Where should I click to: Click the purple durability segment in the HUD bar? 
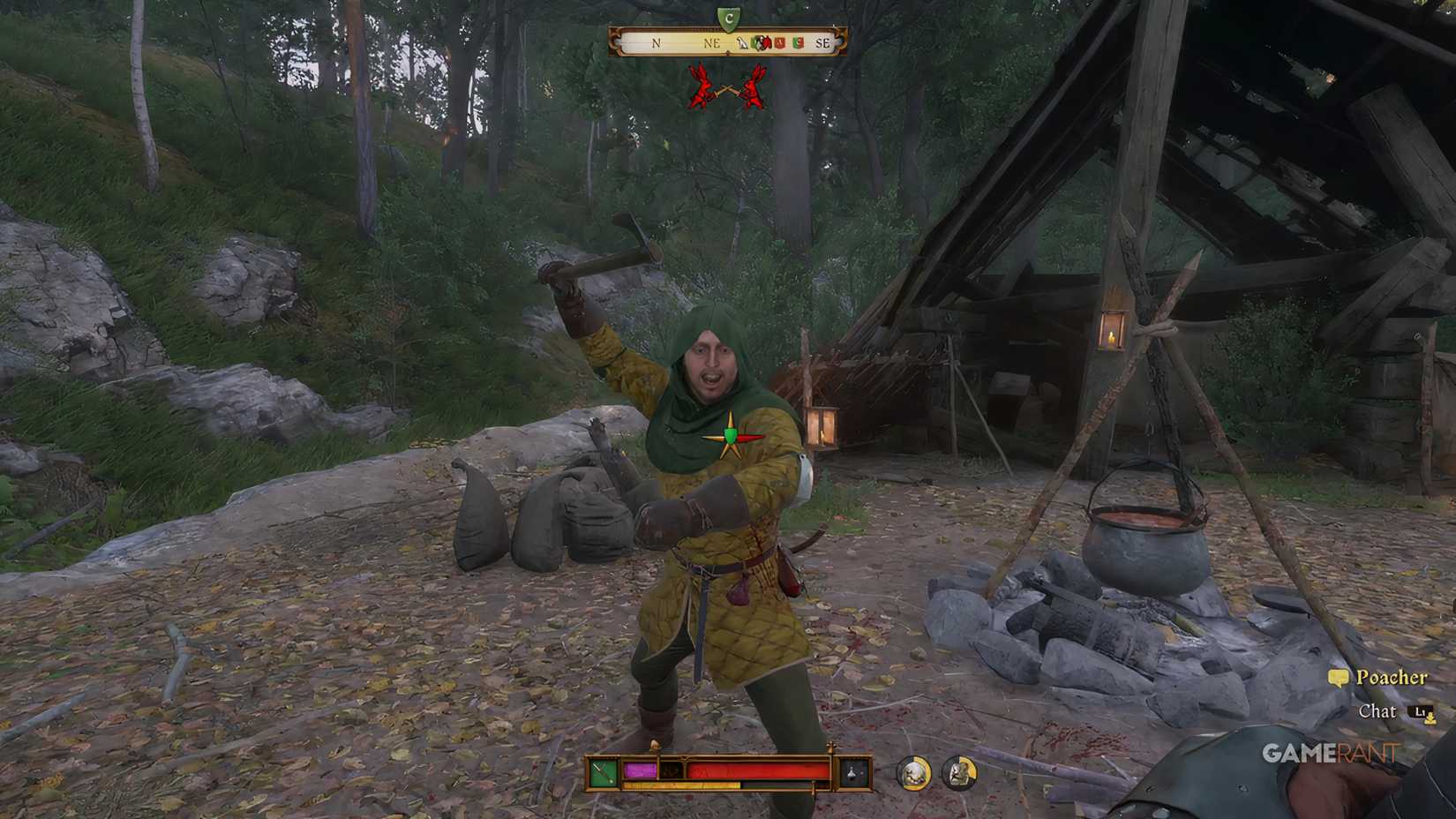tap(639, 770)
